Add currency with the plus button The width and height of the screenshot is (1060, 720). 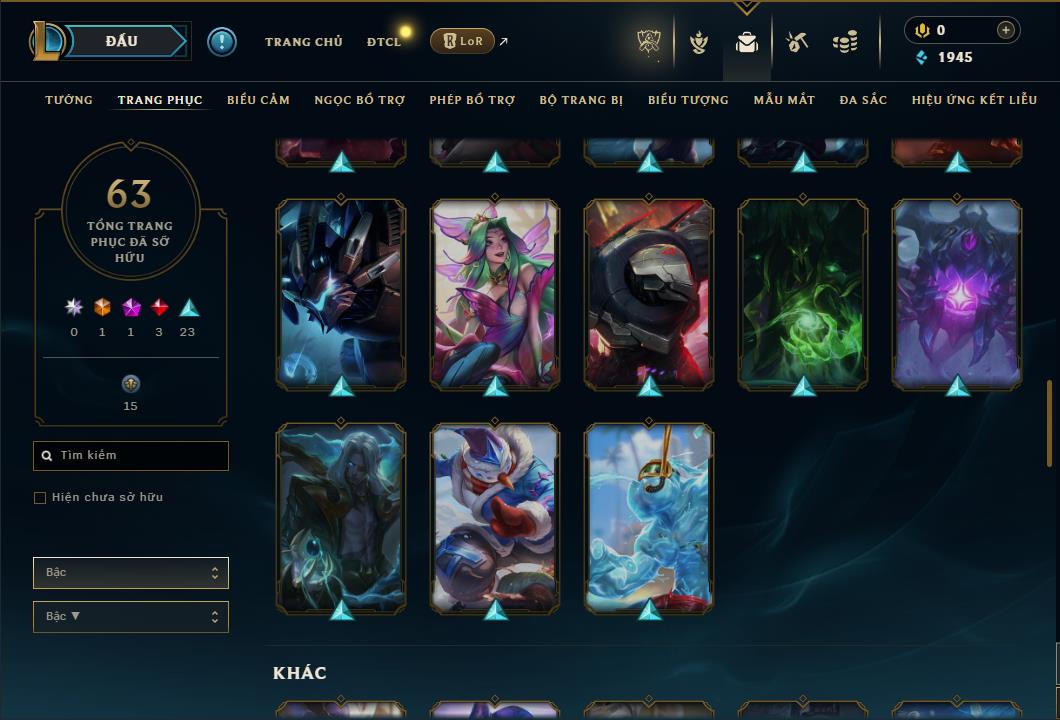(1005, 30)
